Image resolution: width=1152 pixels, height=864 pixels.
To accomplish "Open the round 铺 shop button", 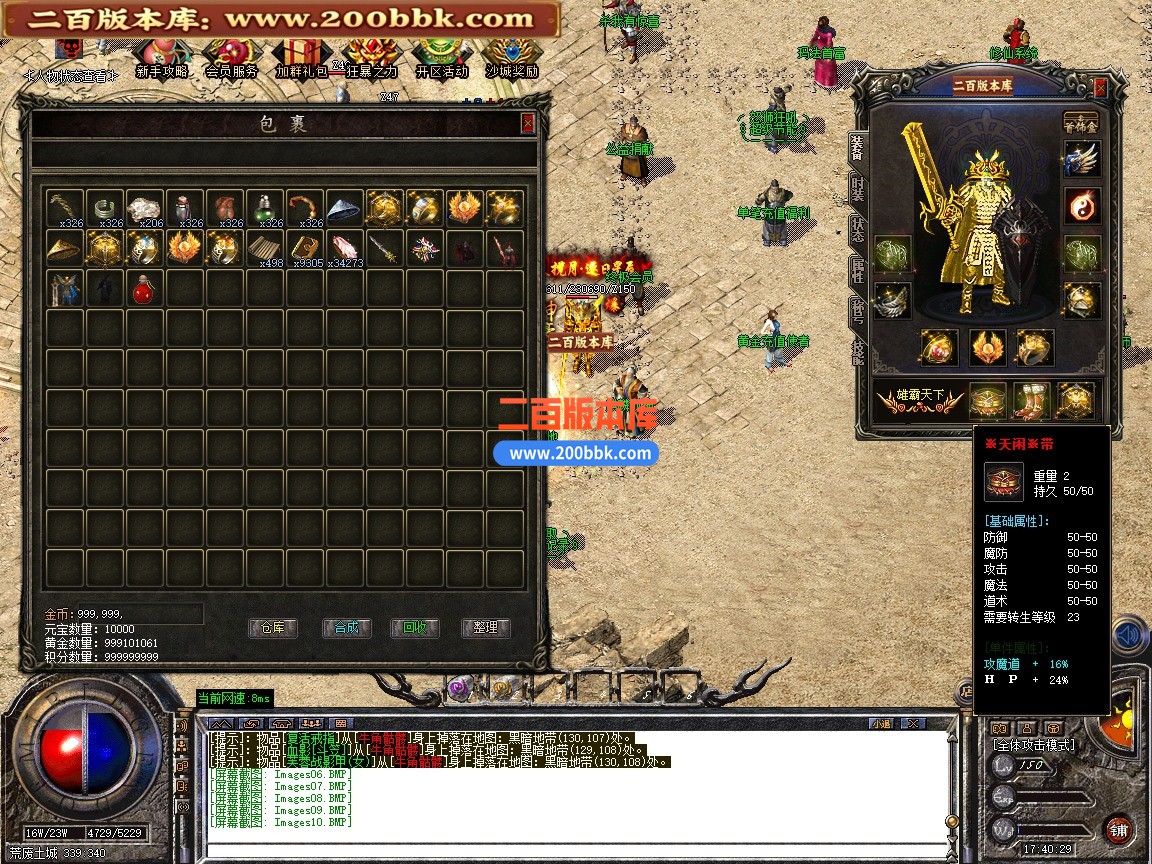I will 1118,829.
